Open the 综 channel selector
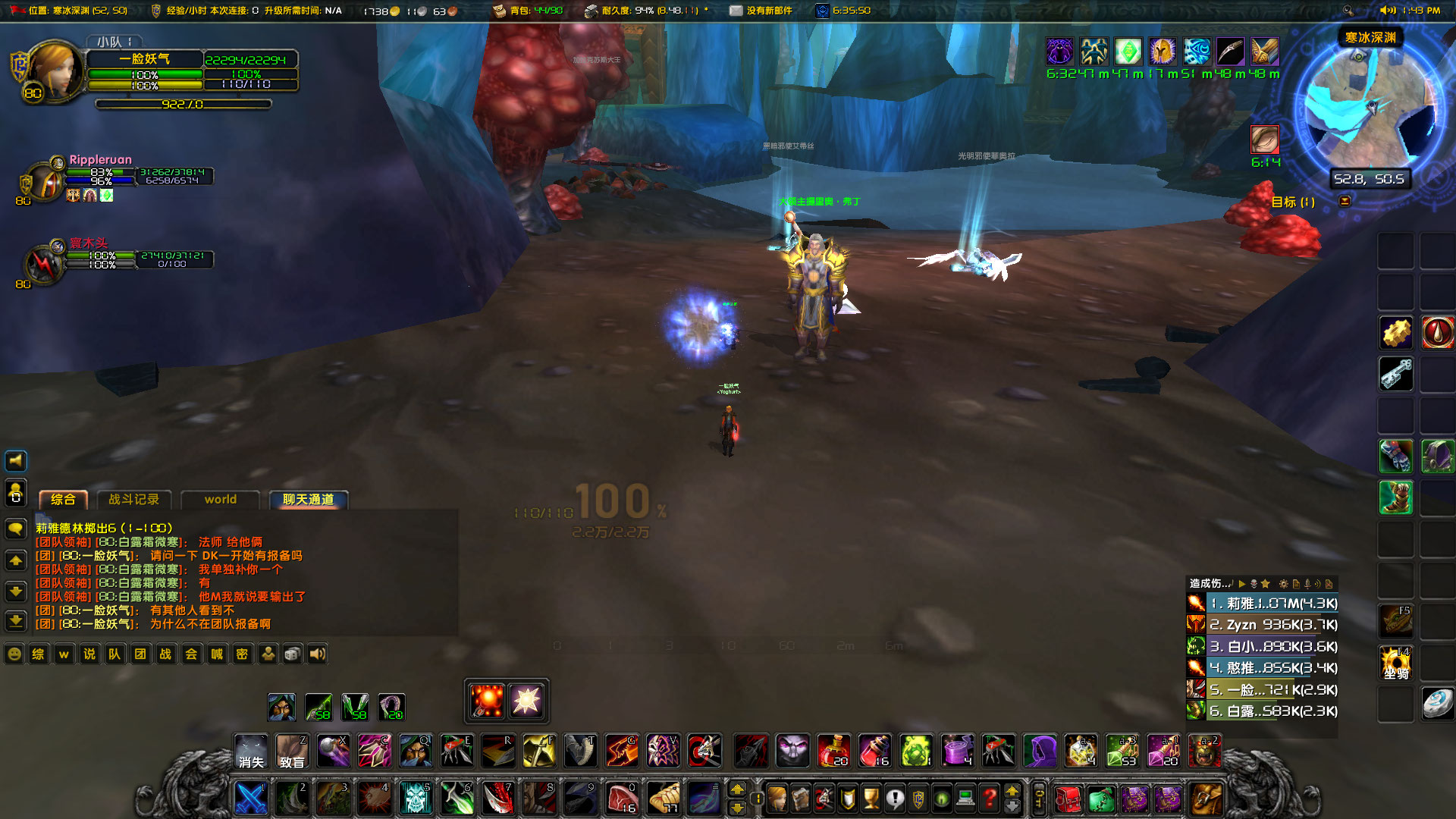1456x819 pixels. click(x=39, y=654)
